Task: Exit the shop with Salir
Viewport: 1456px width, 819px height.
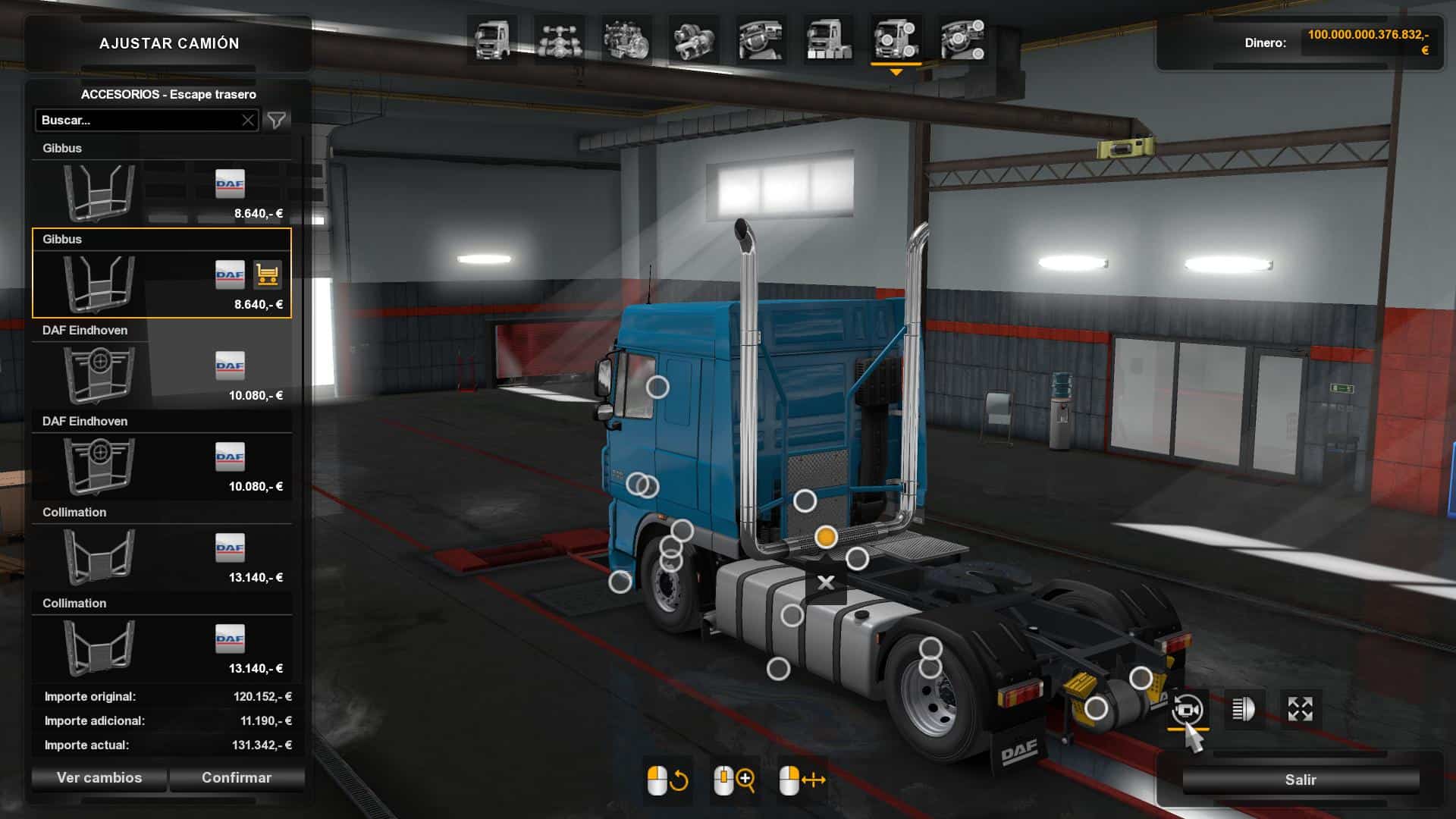Action: pyautogui.click(x=1300, y=780)
